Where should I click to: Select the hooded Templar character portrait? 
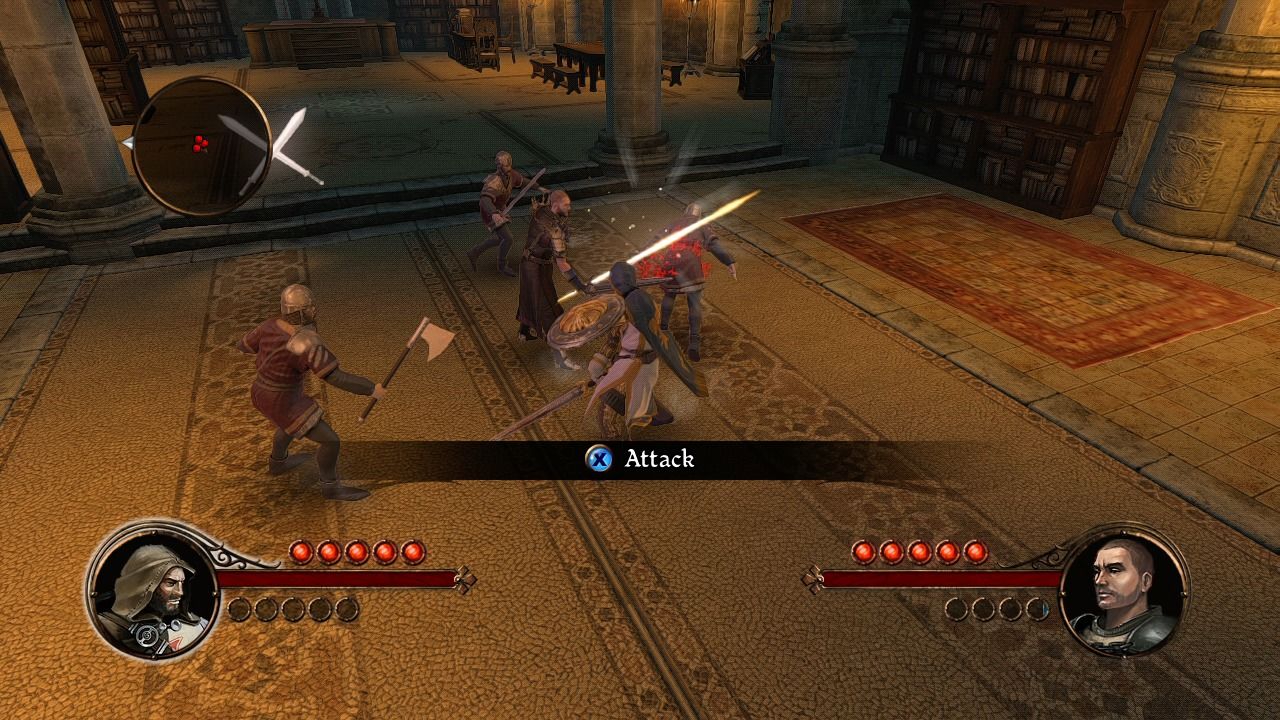tap(152, 591)
